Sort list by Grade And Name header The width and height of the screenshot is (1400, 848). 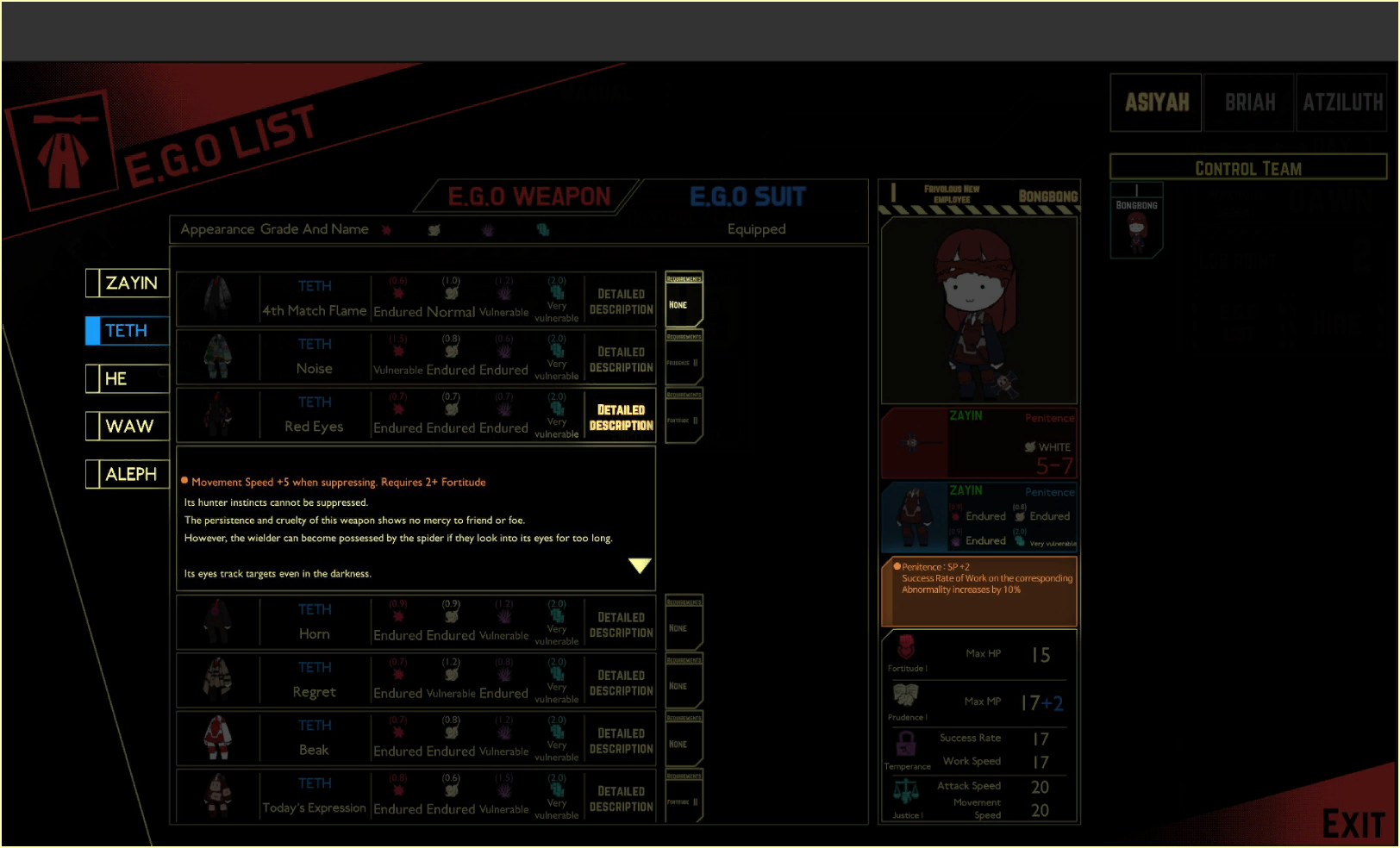tap(315, 229)
